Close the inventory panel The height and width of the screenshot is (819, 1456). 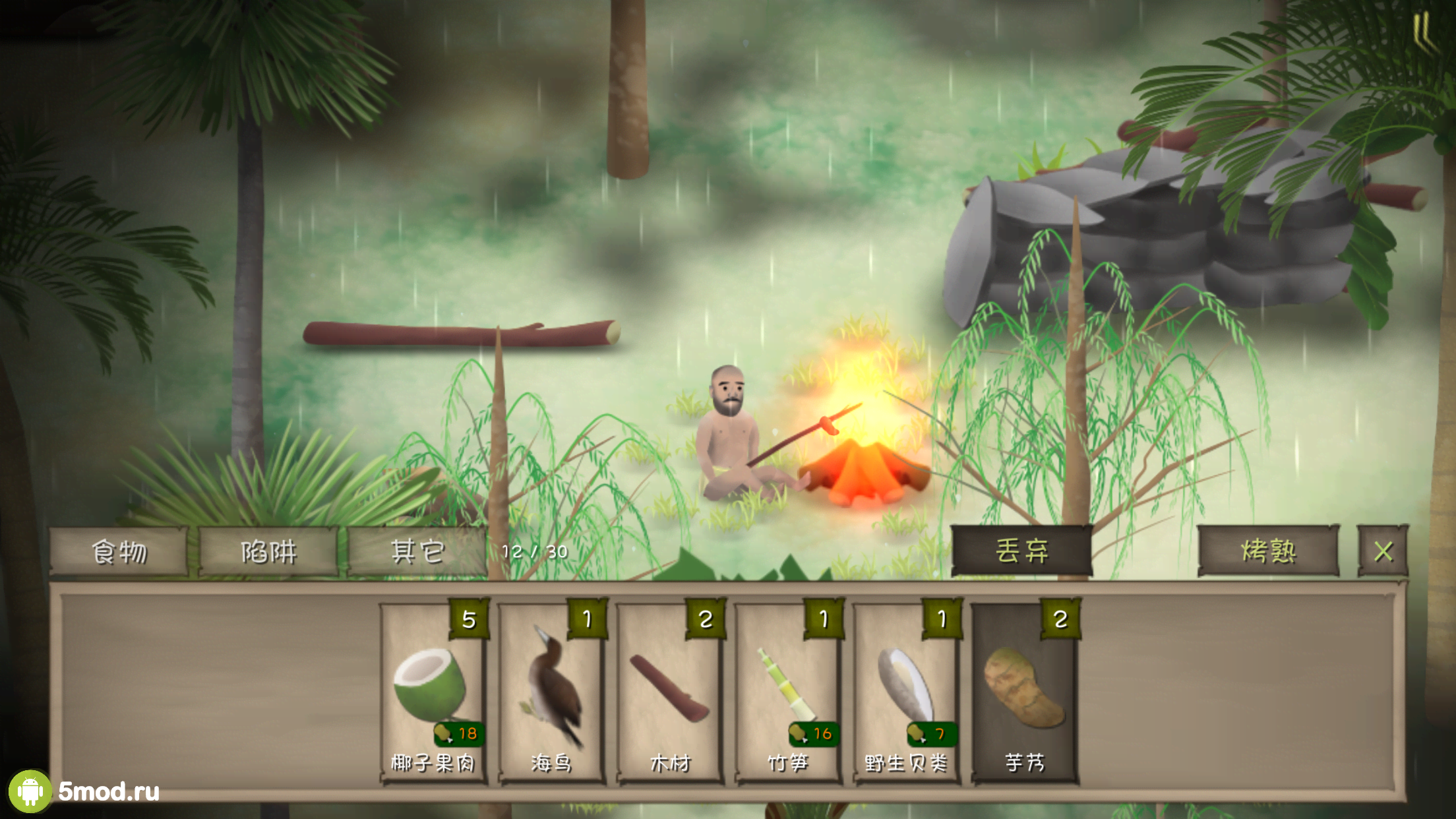point(1383,551)
